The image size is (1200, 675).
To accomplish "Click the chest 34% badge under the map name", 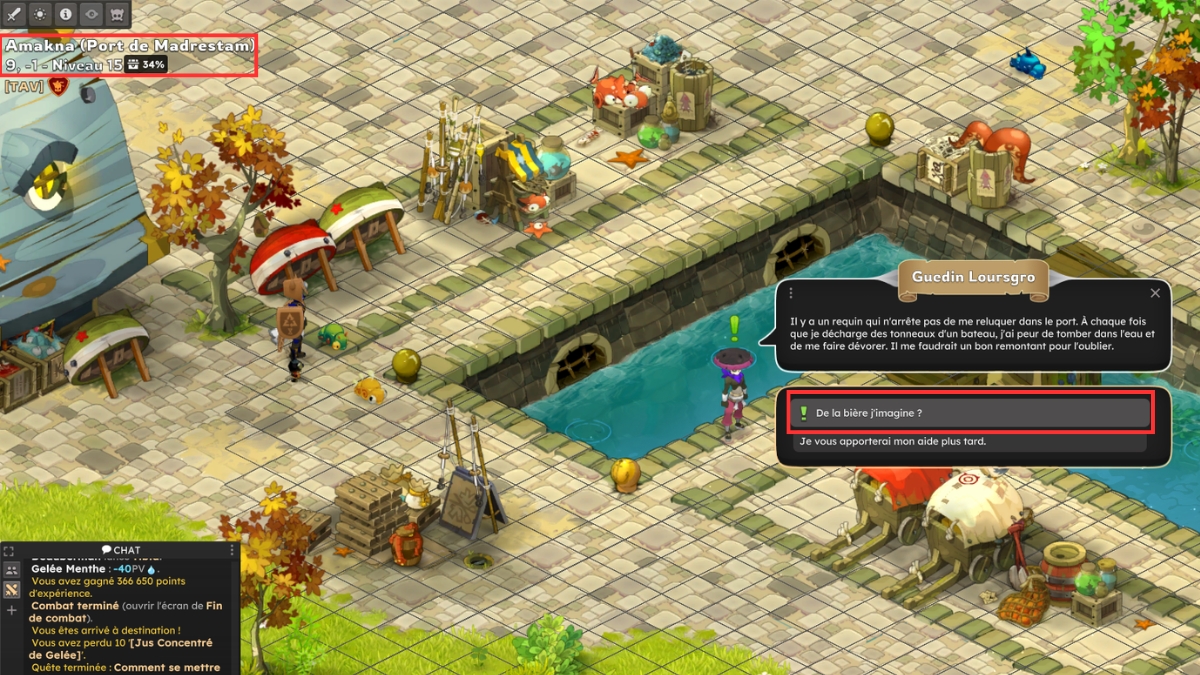I will 146,65.
